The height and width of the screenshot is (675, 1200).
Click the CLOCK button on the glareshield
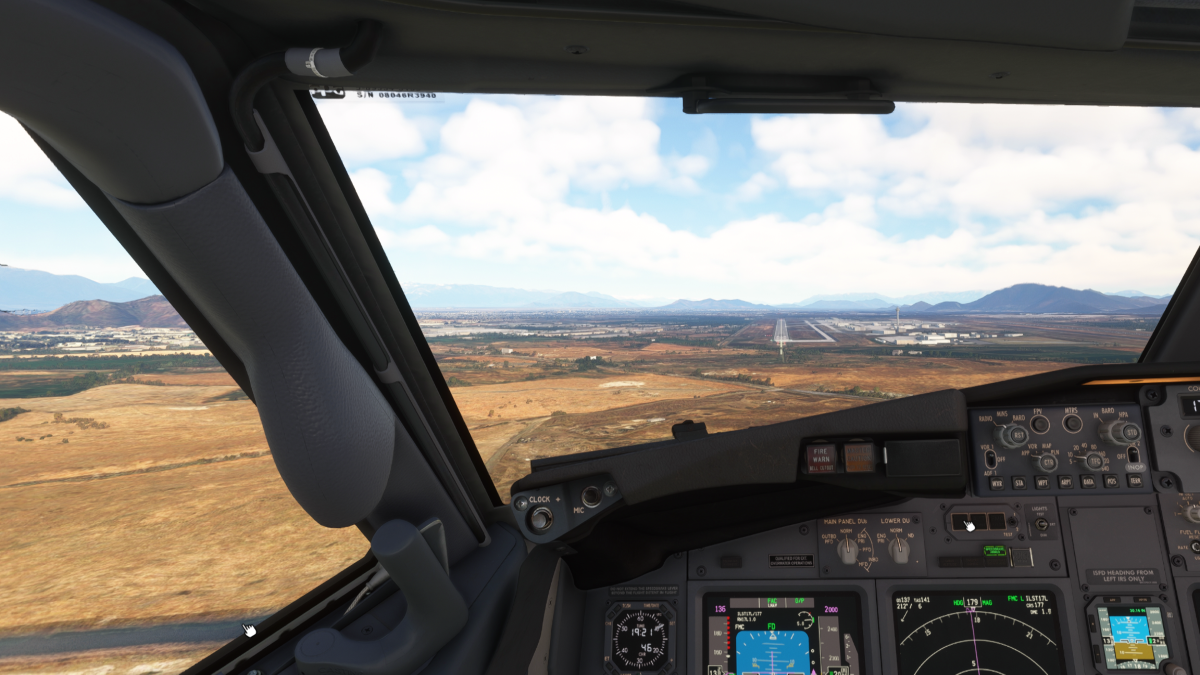(540, 518)
